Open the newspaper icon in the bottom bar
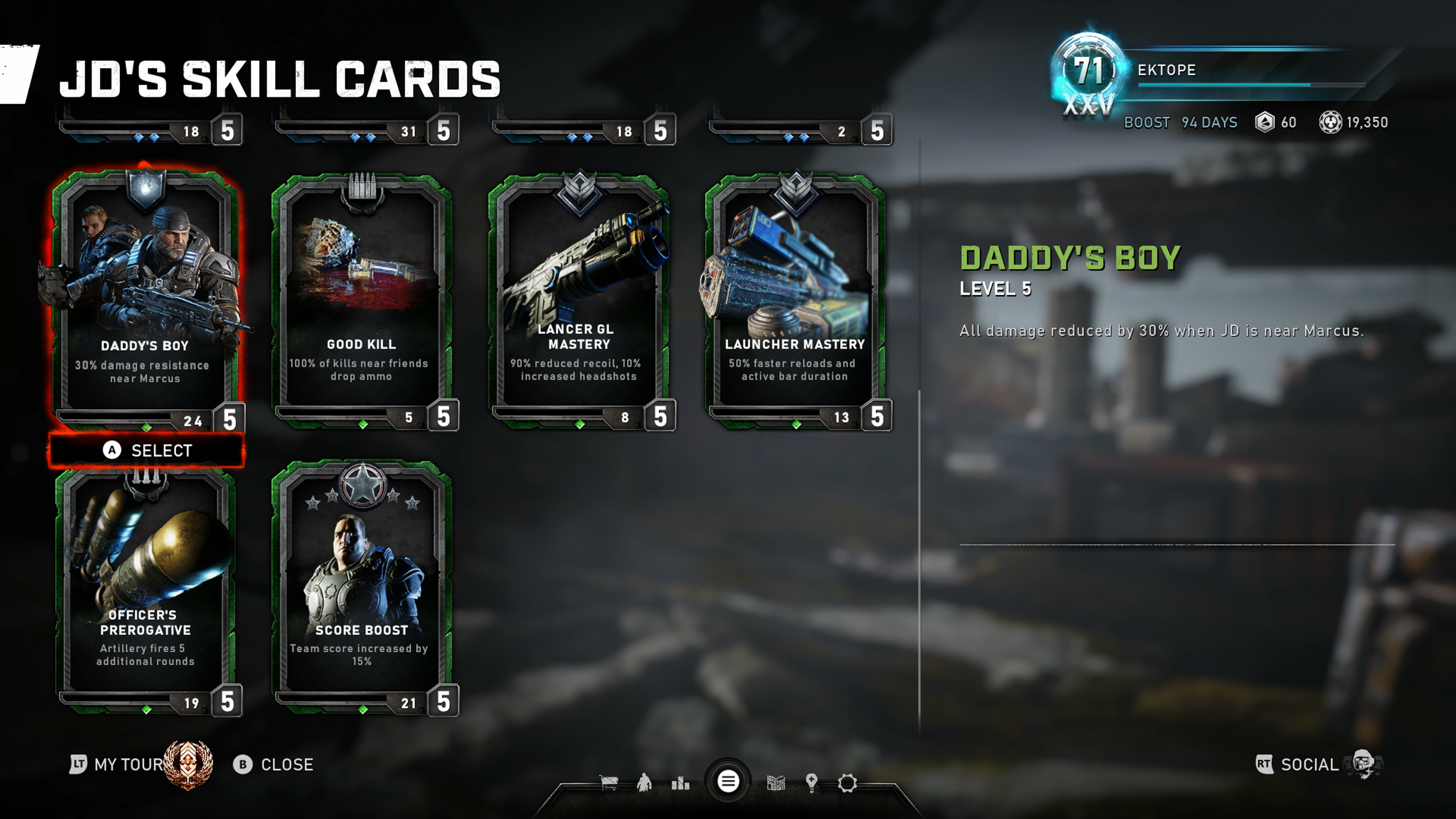Screen dimensions: 1456x819 click(775, 783)
